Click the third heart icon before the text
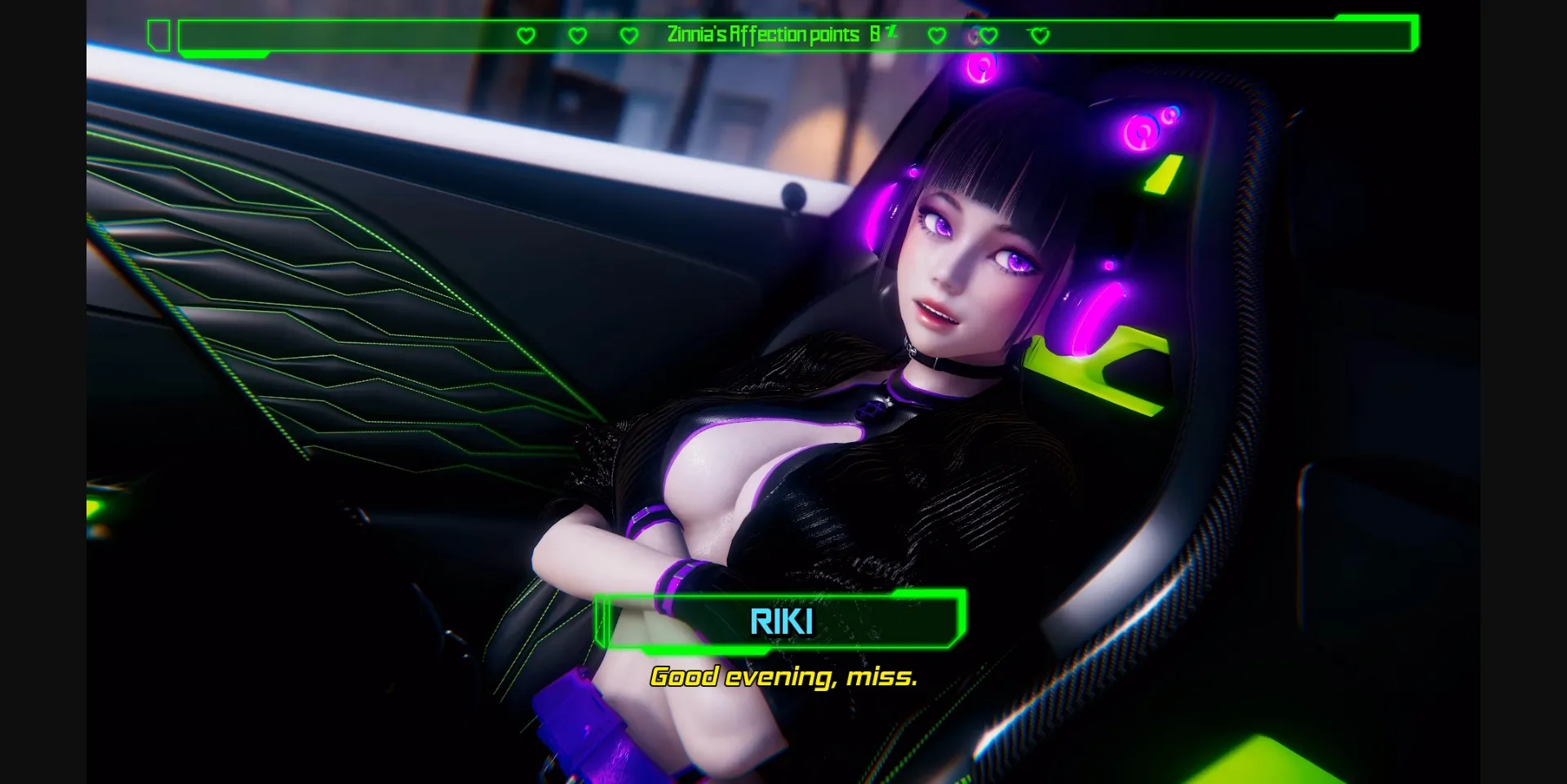This screenshot has width=1567, height=784. click(629, 35)
